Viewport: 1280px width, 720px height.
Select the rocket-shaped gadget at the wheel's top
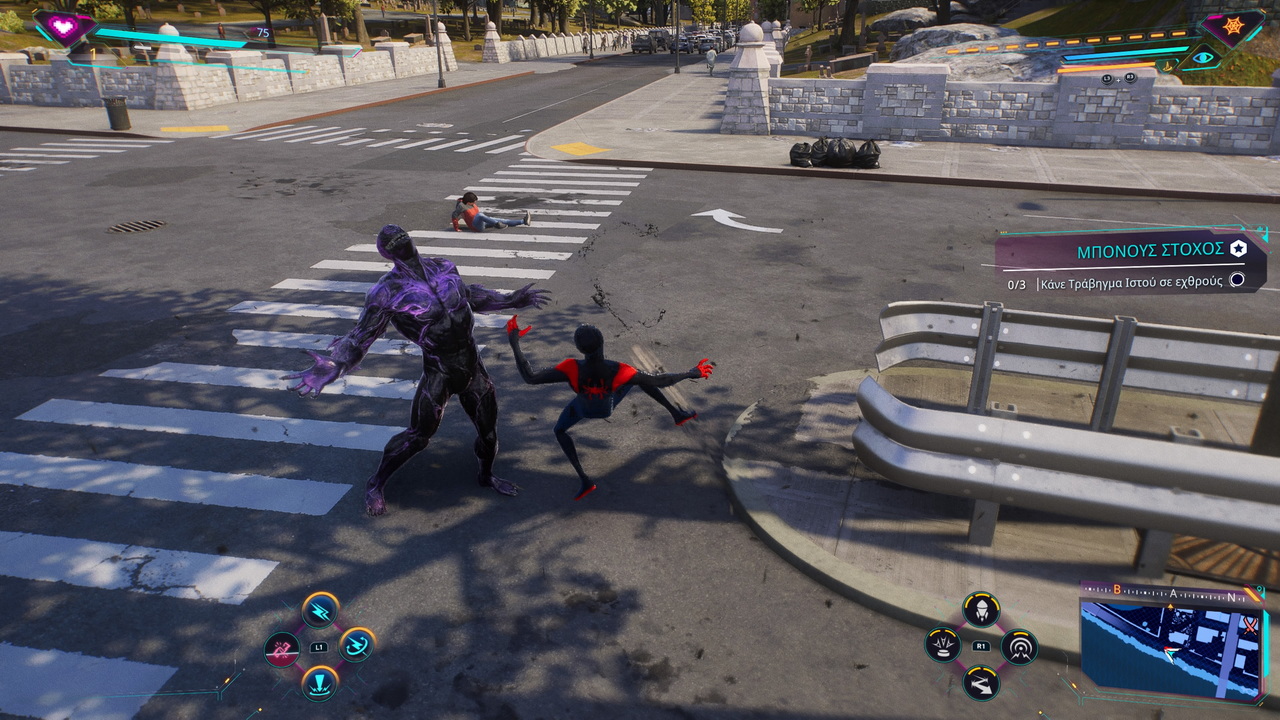click(x=981, y=609)
